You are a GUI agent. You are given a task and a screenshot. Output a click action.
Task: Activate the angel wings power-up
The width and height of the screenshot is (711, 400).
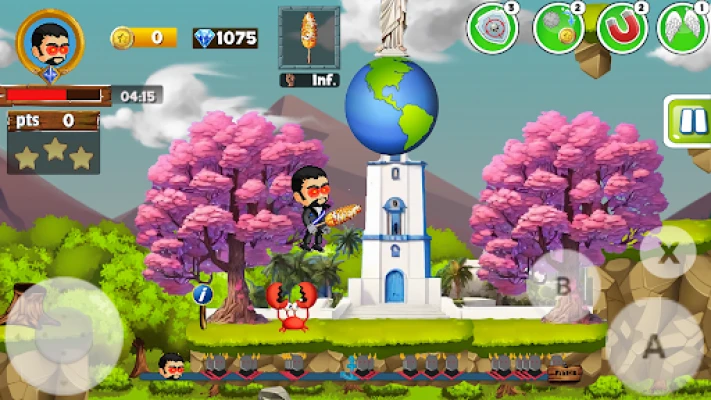683,29
